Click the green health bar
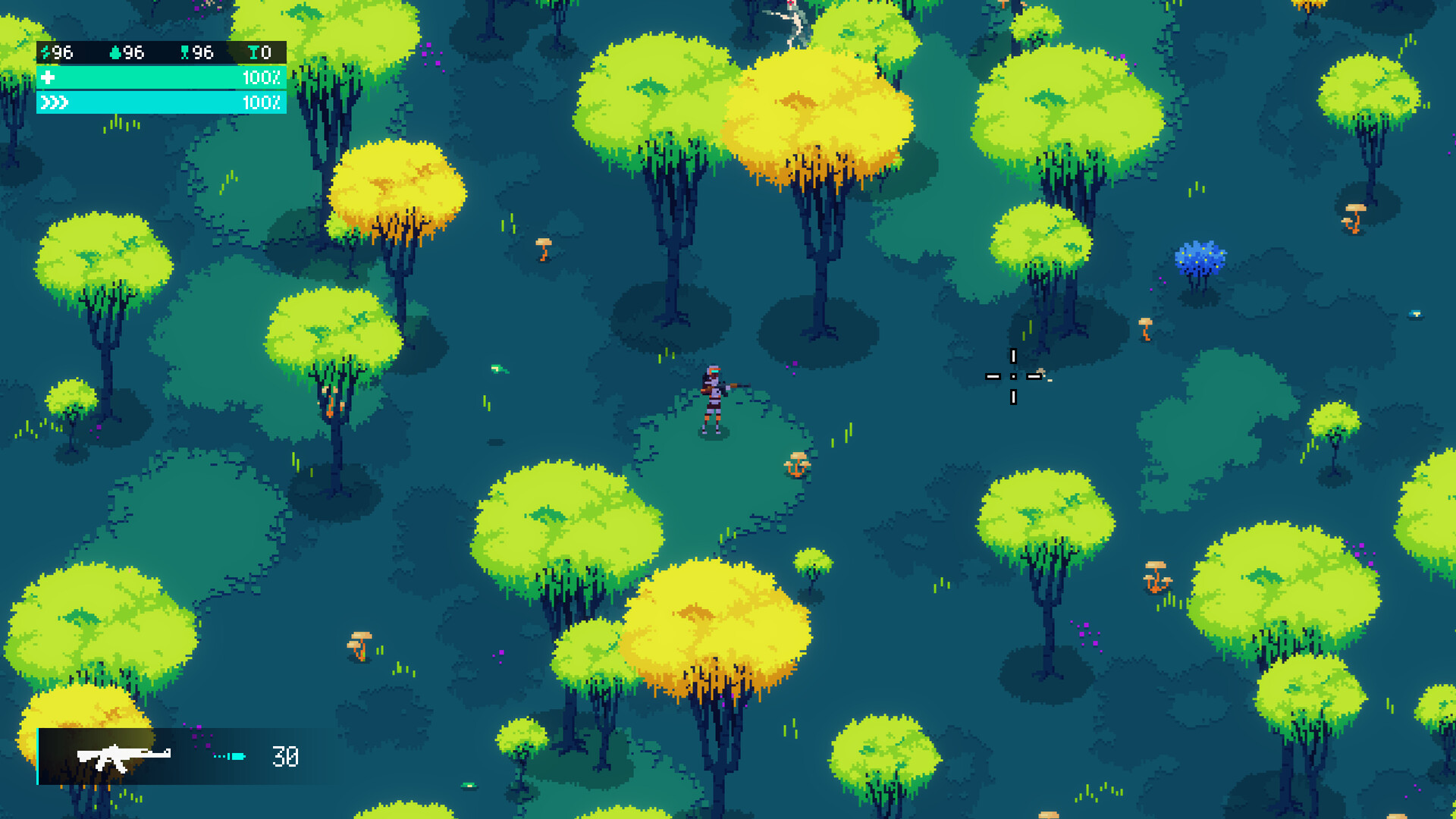The image size is (1456, 819). pyautogui.click(x=159, y=77)
